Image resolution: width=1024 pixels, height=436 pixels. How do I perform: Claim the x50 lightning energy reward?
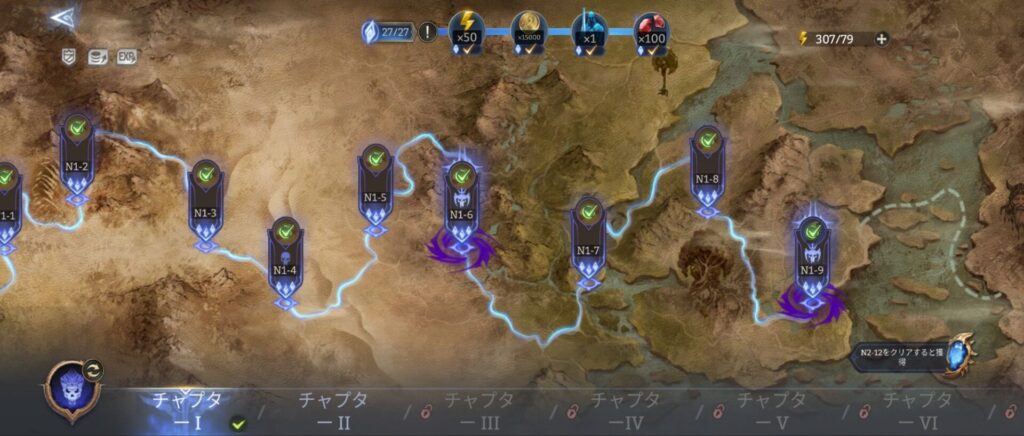click(x=465, y=30)
